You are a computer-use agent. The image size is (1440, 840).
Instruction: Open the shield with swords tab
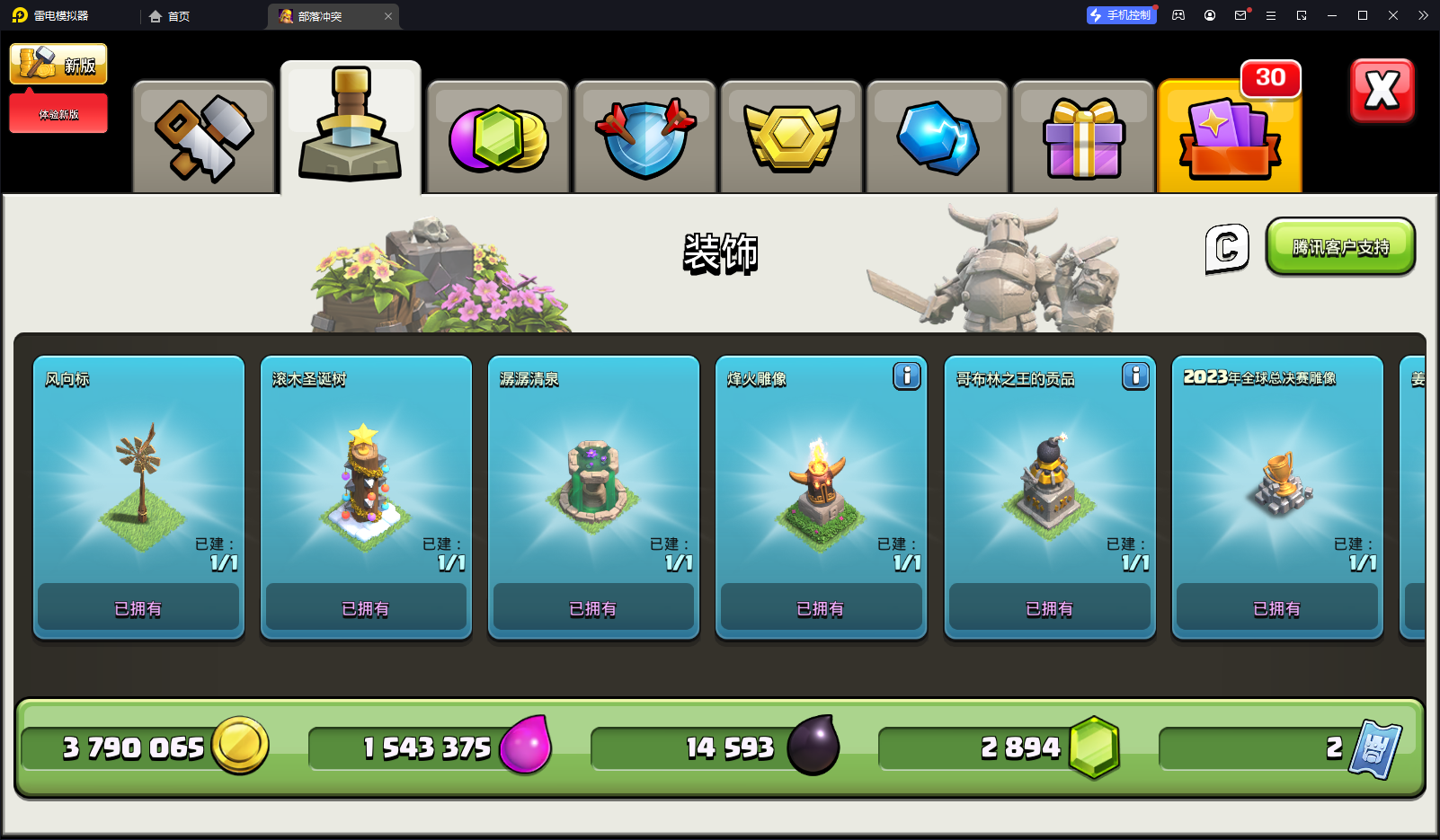coord(644,137)
